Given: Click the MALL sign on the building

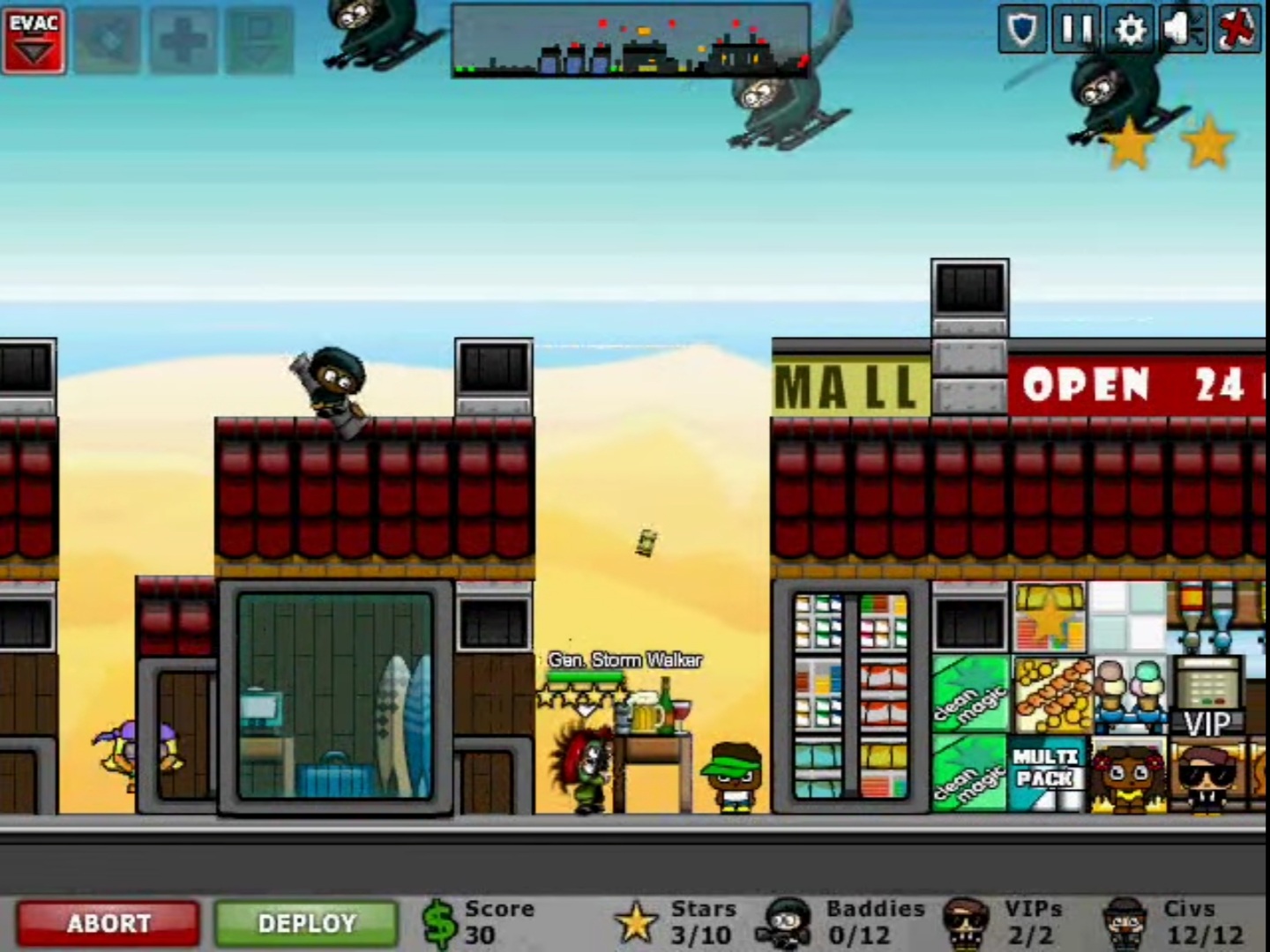Looking at the screenshot, I should point(848,383).
